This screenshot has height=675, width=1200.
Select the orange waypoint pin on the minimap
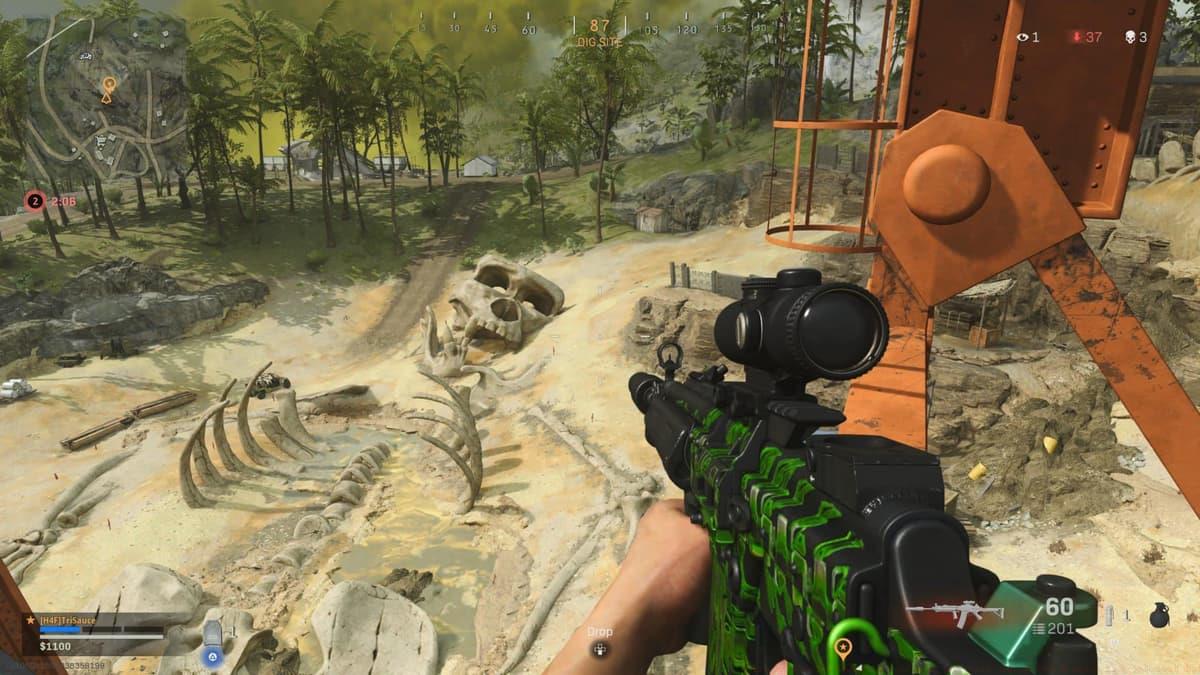pos(107,89)
